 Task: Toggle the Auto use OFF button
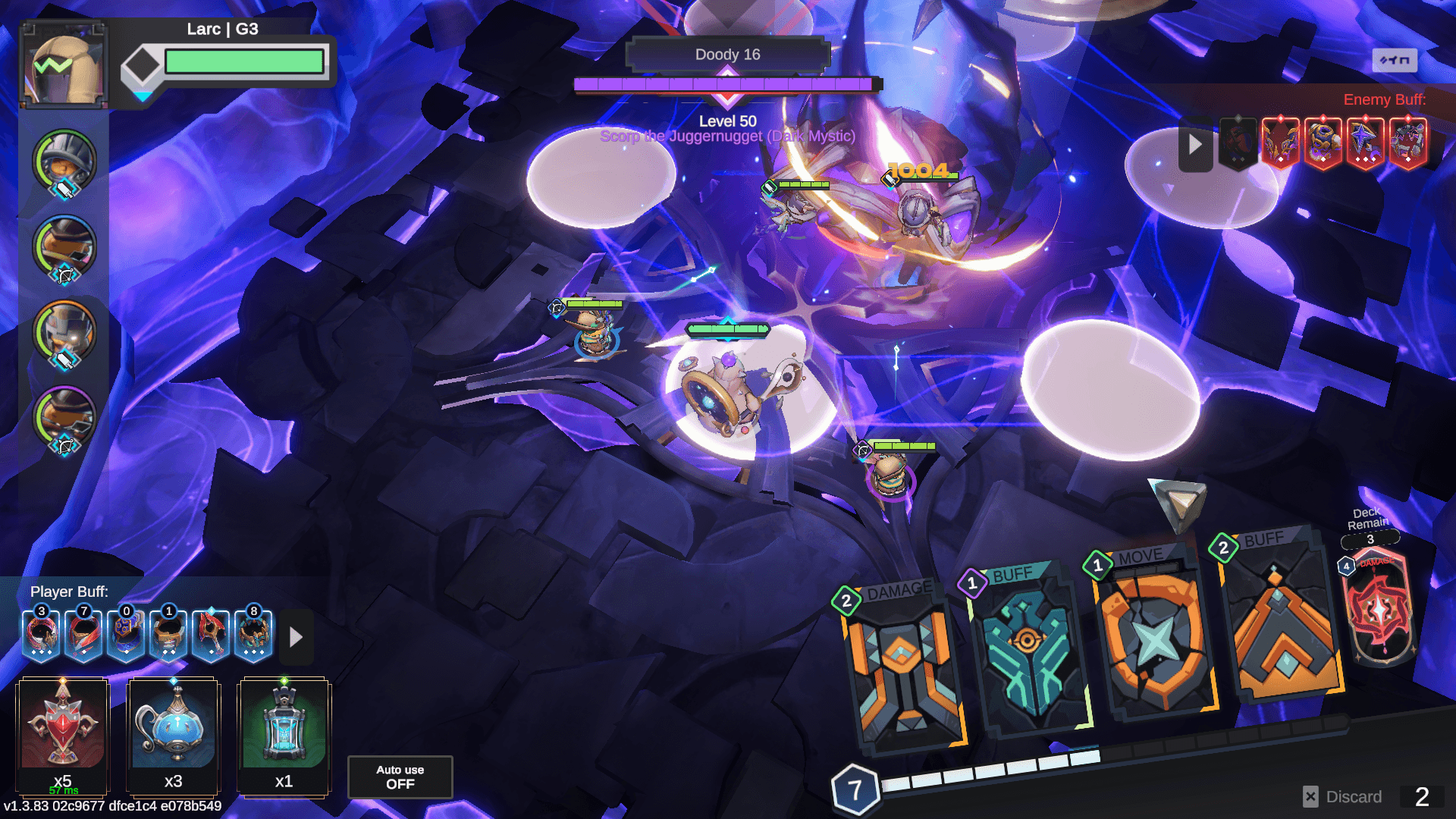point(400,777)
